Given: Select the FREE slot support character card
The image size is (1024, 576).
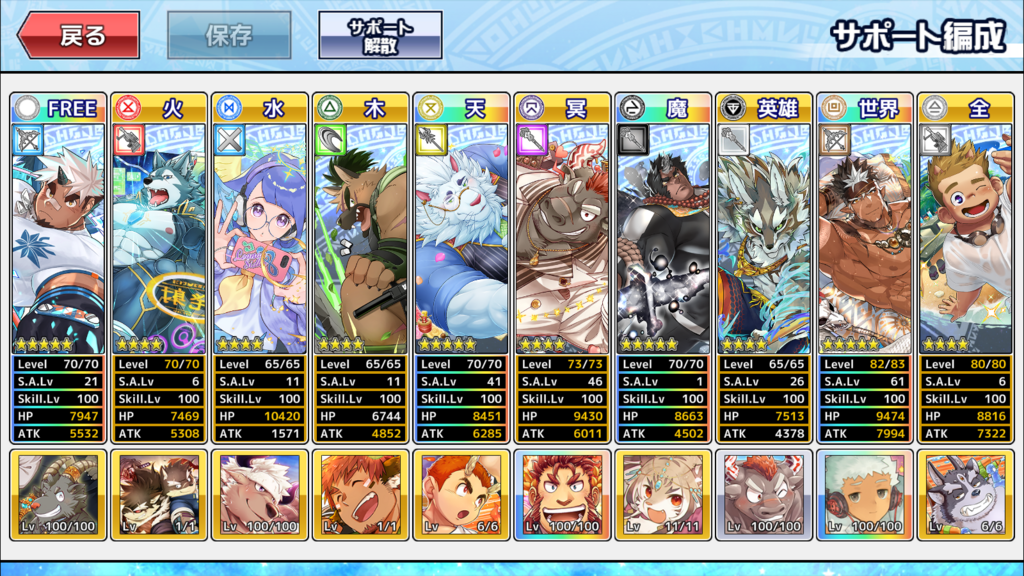Looking at the screenshot, I should tap(58, 240).
